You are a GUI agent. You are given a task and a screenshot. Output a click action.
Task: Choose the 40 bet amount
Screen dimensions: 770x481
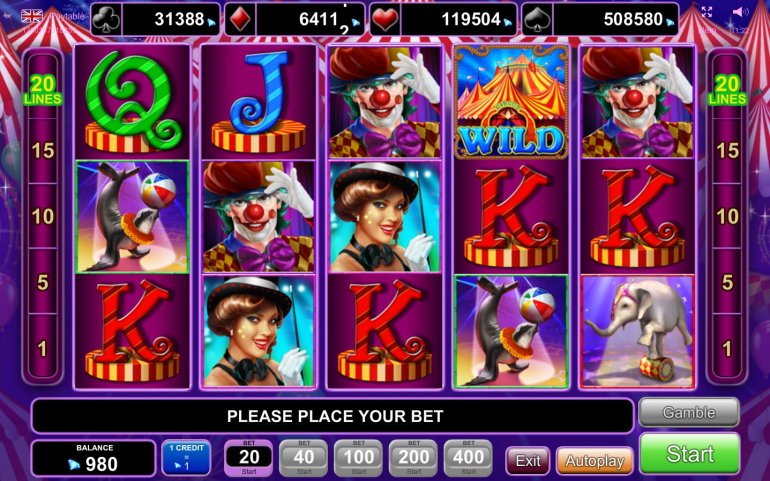pos(302,458)
